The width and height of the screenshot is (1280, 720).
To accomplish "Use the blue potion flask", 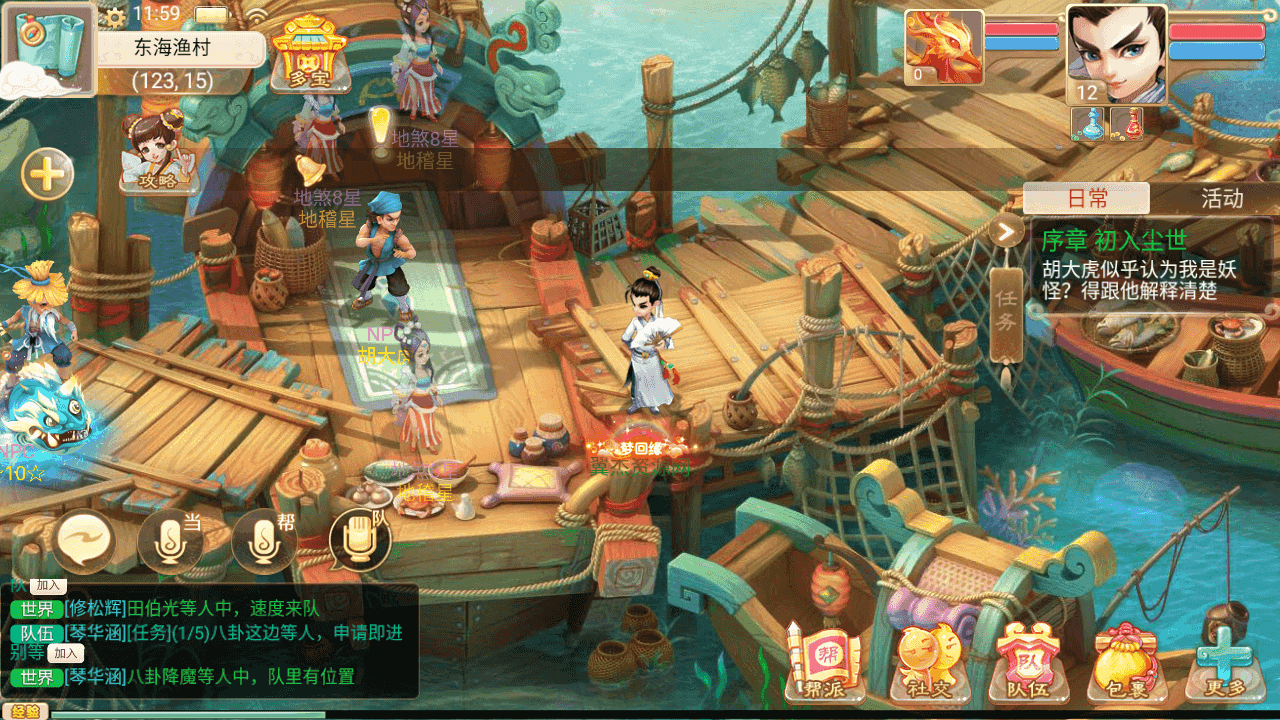I will 1089,123.
